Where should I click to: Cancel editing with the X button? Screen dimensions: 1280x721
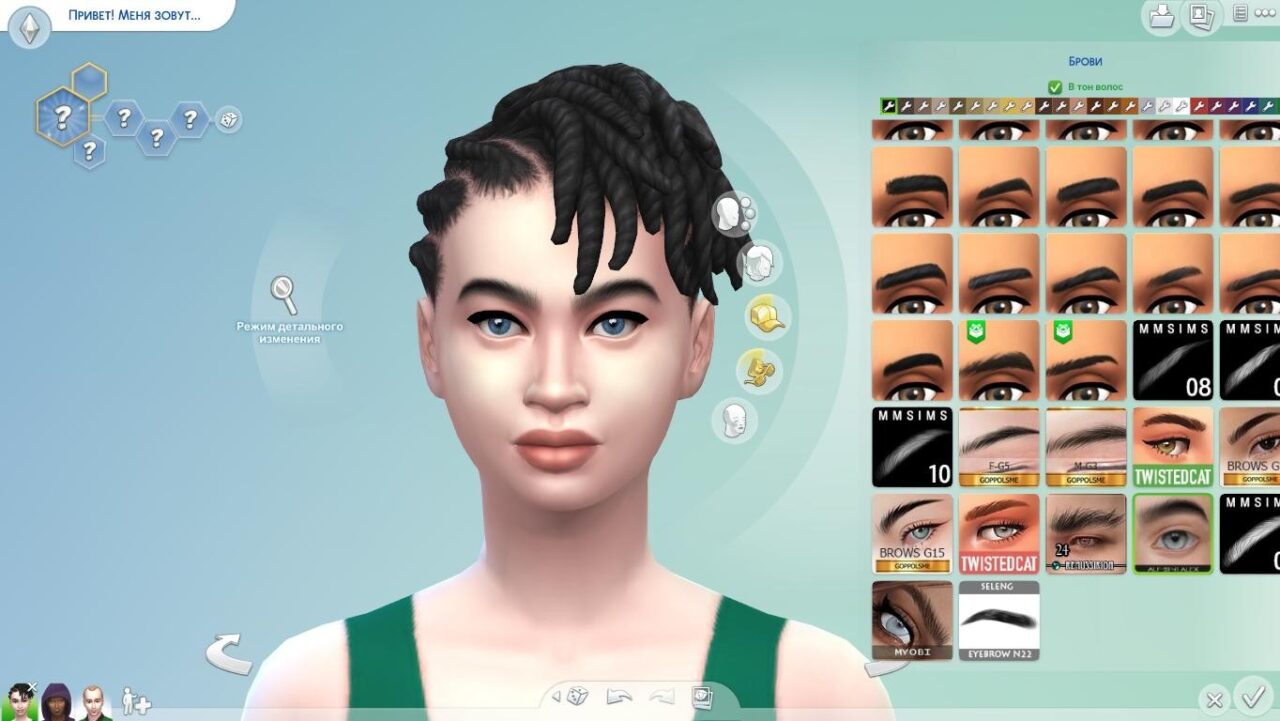1215,700
